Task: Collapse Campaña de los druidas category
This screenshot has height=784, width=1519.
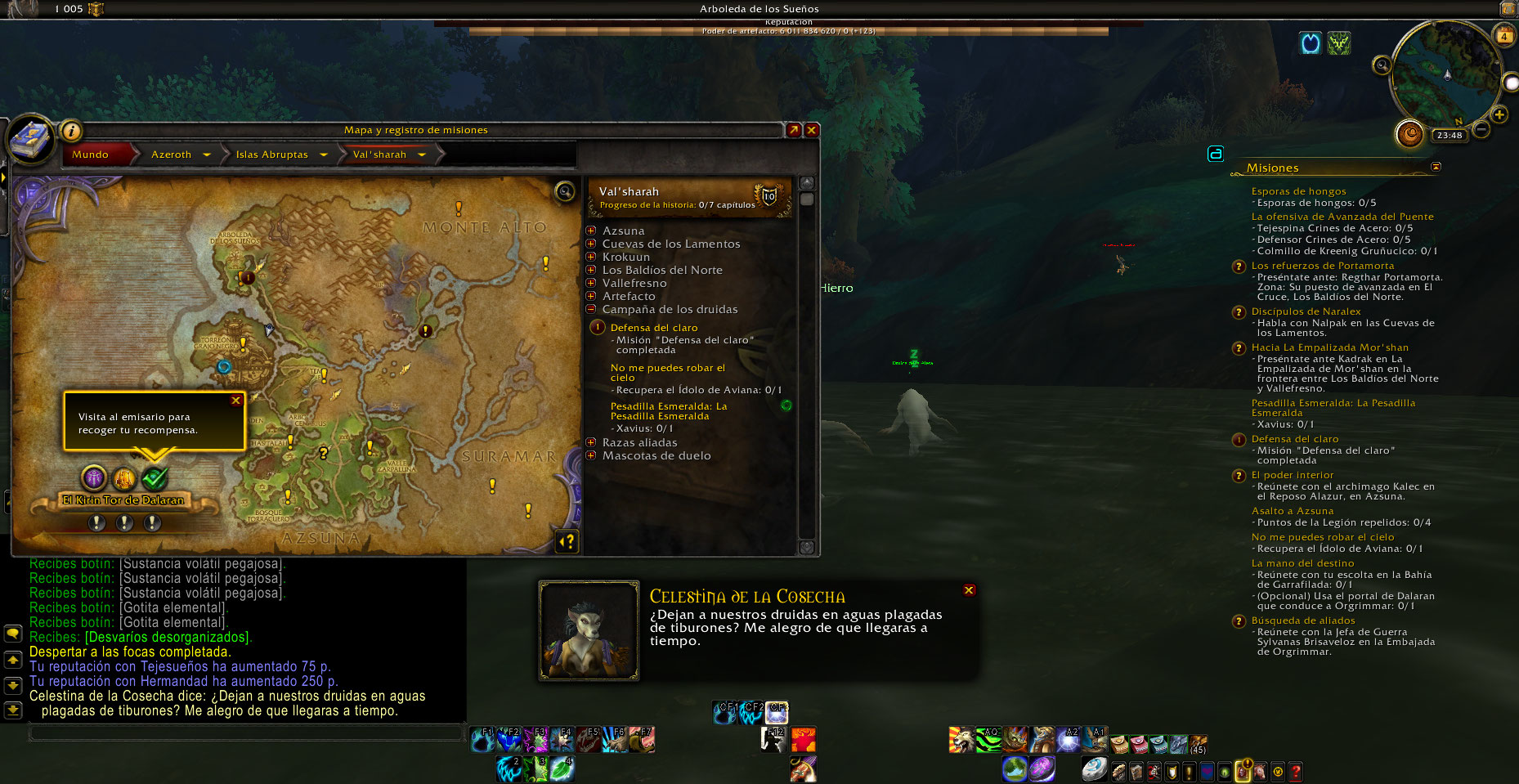Action: [x=591, y=309]
